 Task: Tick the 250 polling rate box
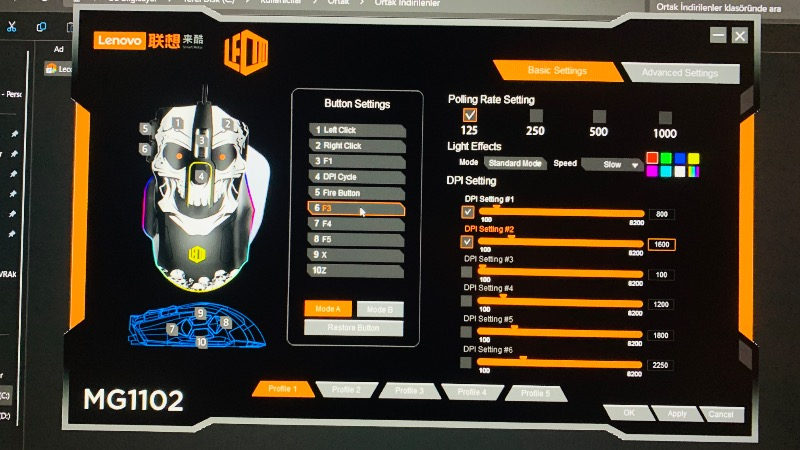(536, 116)
